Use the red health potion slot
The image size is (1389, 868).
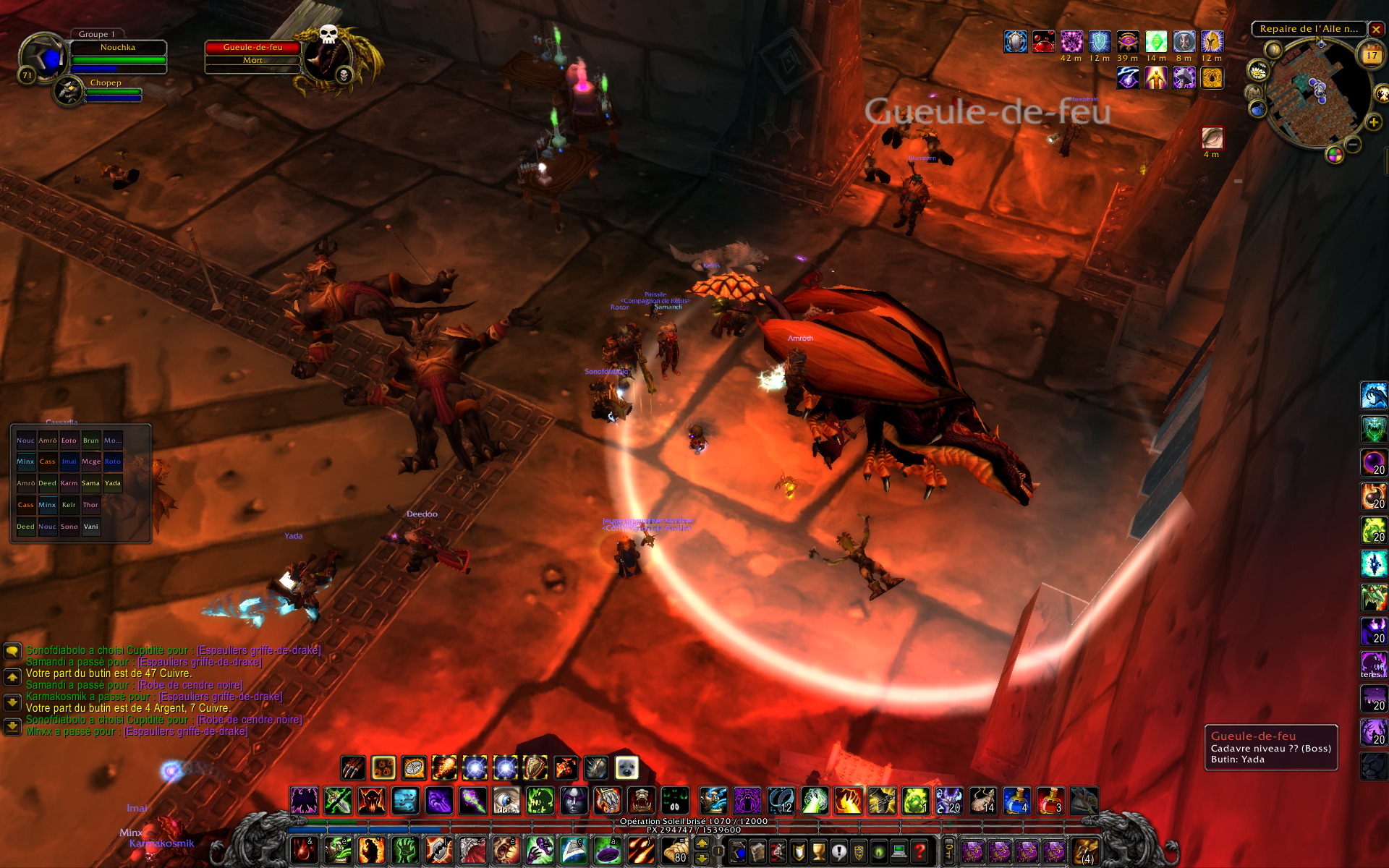pos(1050,801)
